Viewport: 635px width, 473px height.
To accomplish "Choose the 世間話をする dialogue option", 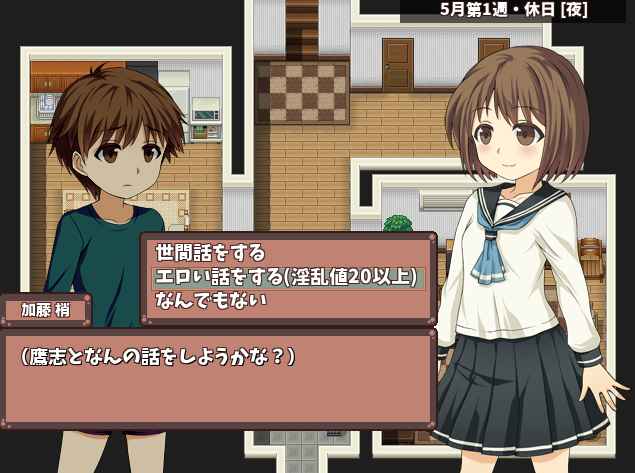I will point(209,255).
